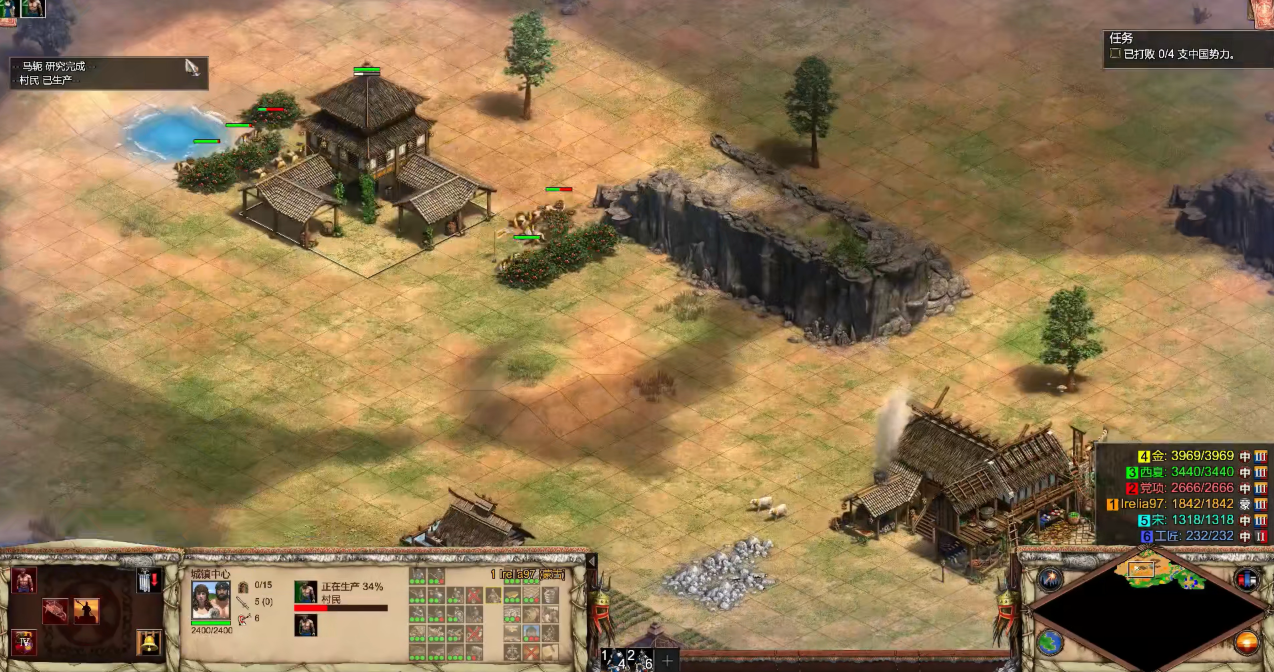The image size is (1274, 672).
Task: Research the horseman silhouette technology
Action: pos(86,611)
